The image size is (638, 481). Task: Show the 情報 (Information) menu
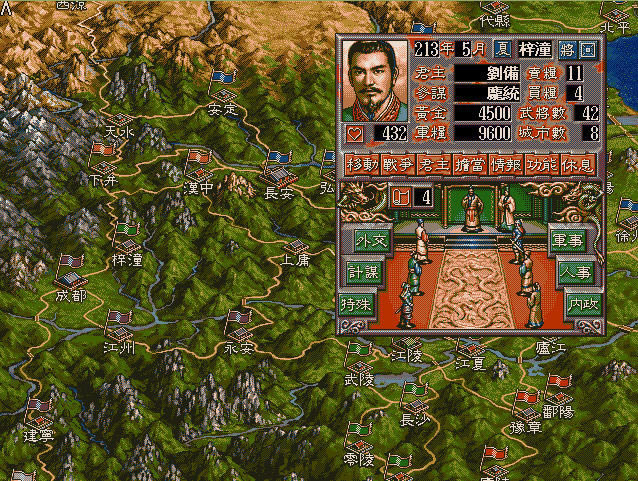pyautogui.click(x=503, y=164)
